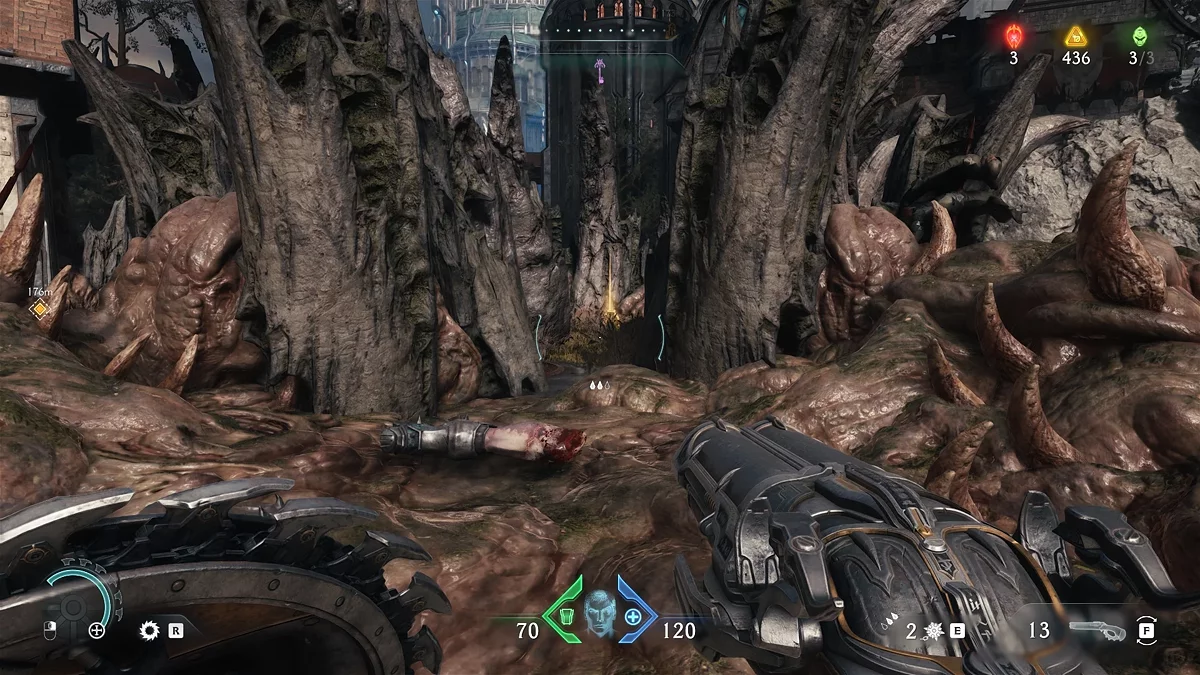The image size is (1200, 675).
Task: Click the shield throw crosshair icon
Action: pyautogui.click(x=97, y=630)
